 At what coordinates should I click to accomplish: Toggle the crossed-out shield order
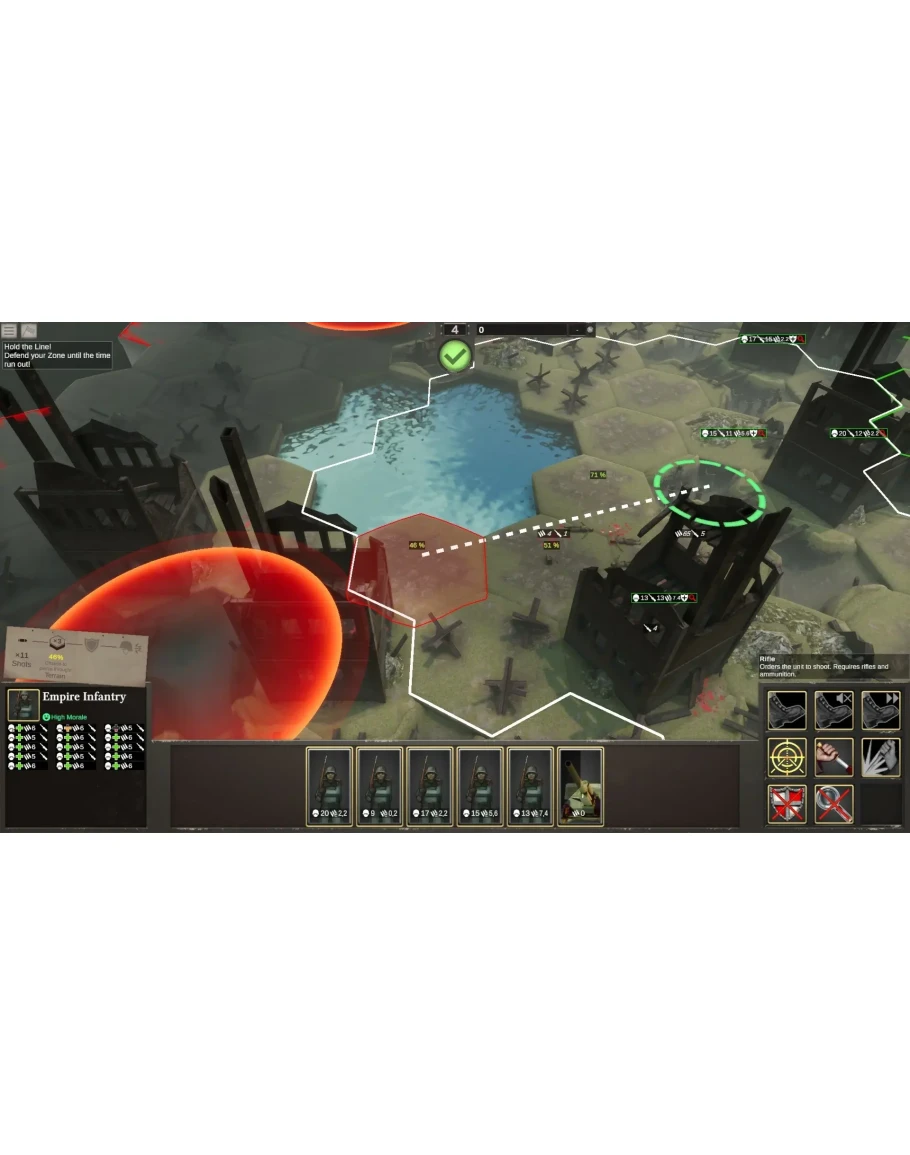787,803
